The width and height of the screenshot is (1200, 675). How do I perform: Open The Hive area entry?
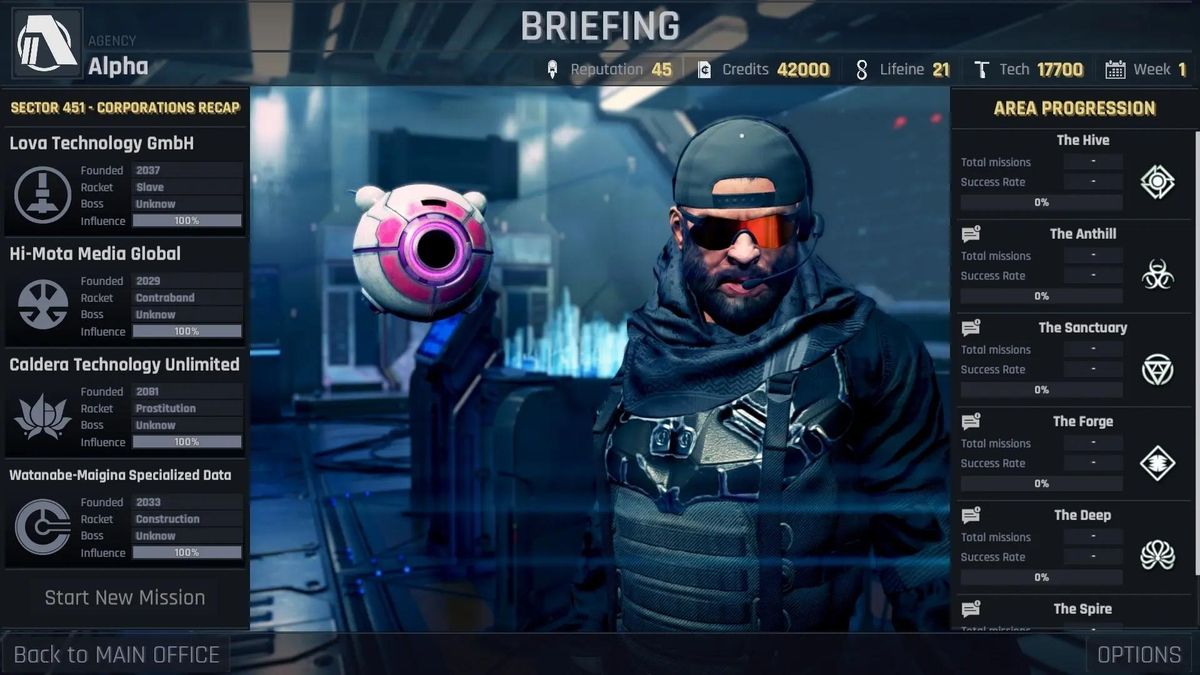tap(1082, 141)
